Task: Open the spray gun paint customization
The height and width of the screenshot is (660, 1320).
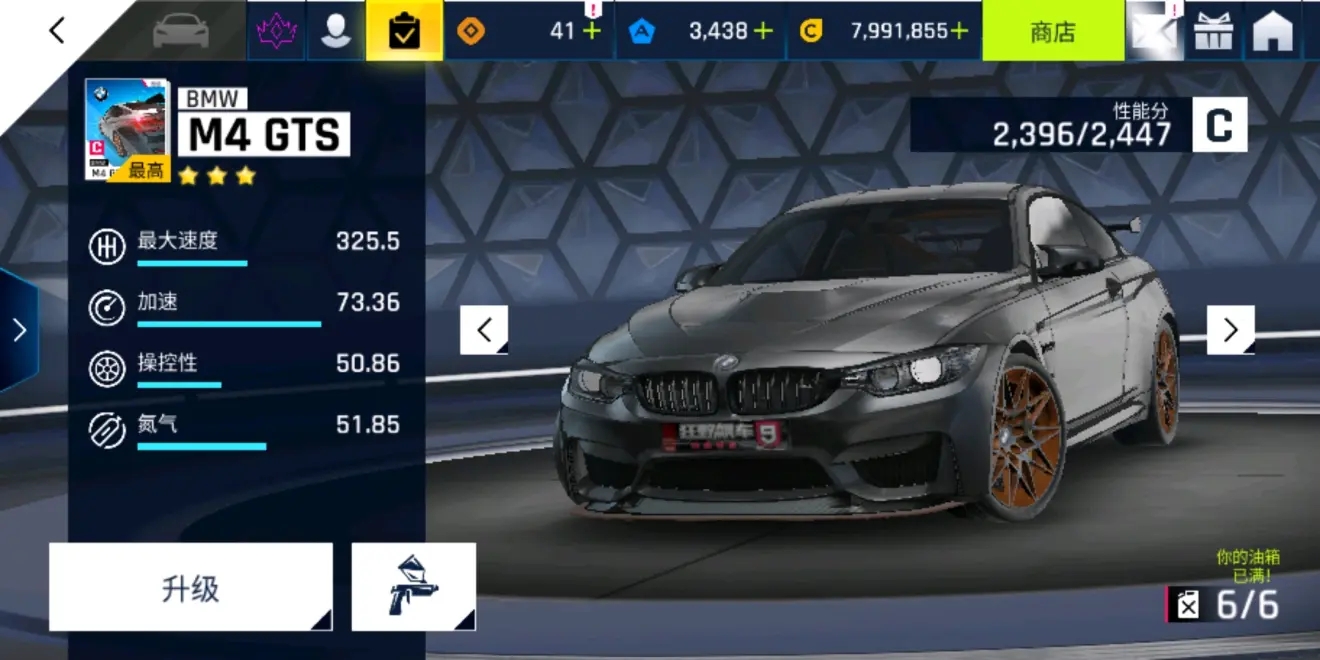Action: point(413,587)
